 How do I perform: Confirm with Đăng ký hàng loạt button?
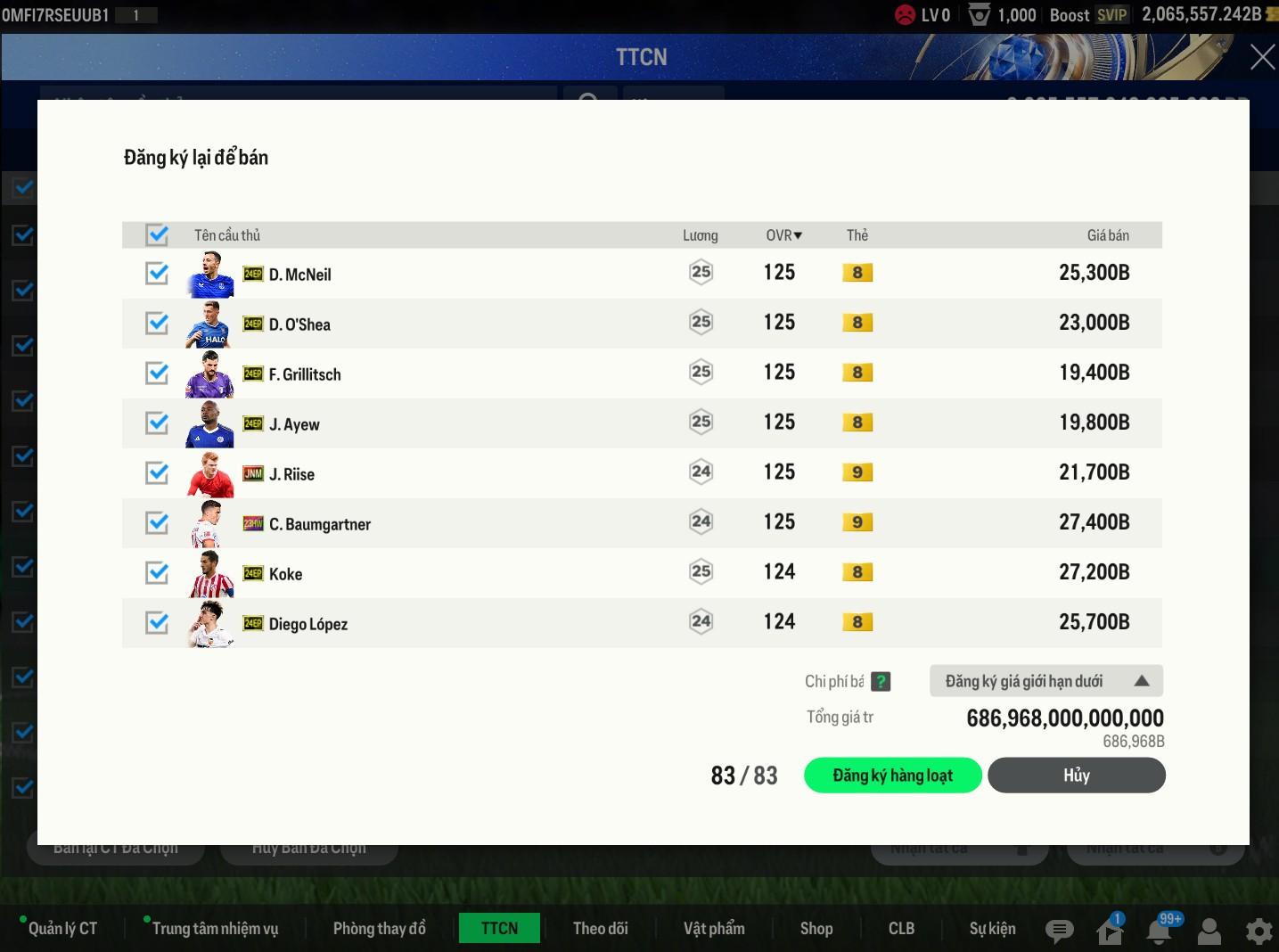click(x=892, y=776)
